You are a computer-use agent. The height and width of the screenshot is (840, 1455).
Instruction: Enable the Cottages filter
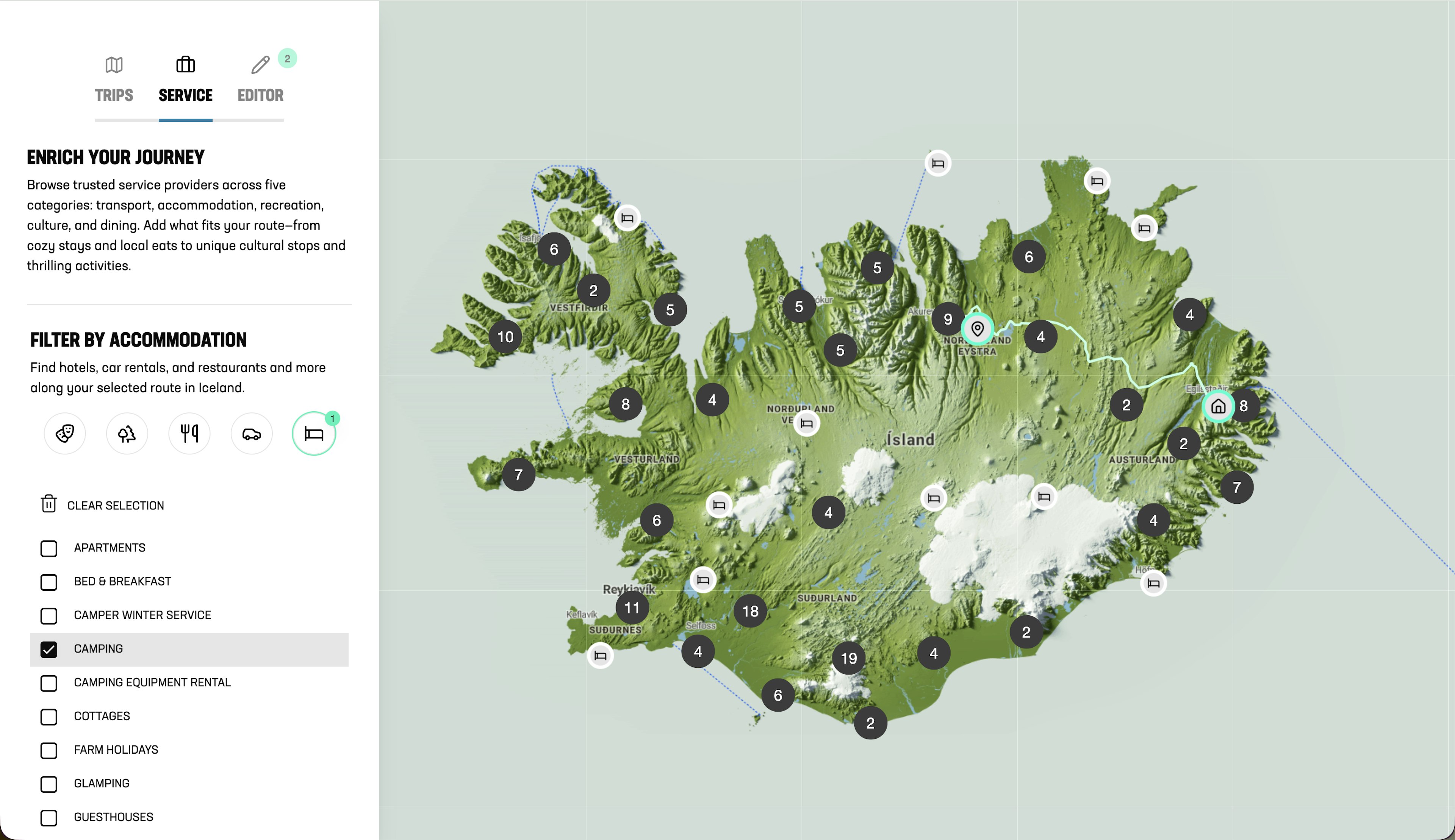tap(49, 717)
